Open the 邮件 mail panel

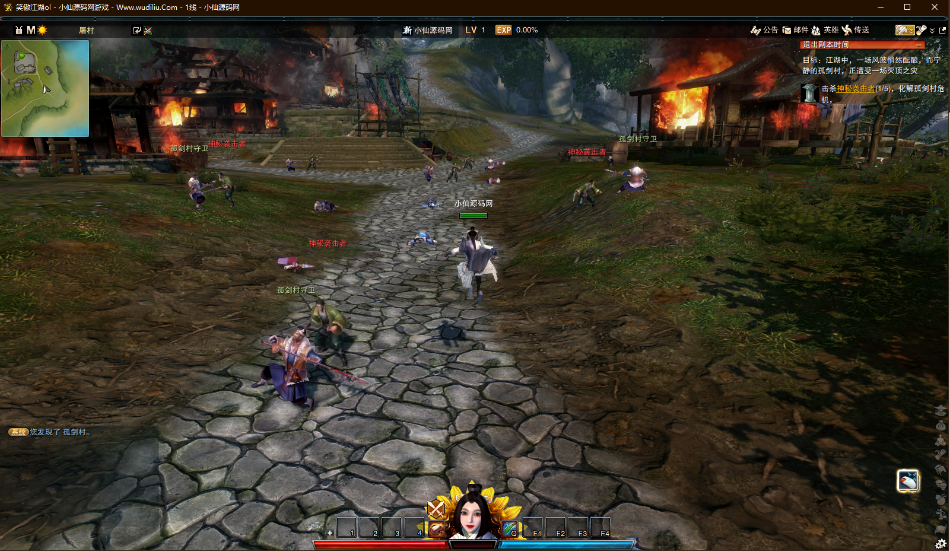pyautogui.click(x=795, y=30)
